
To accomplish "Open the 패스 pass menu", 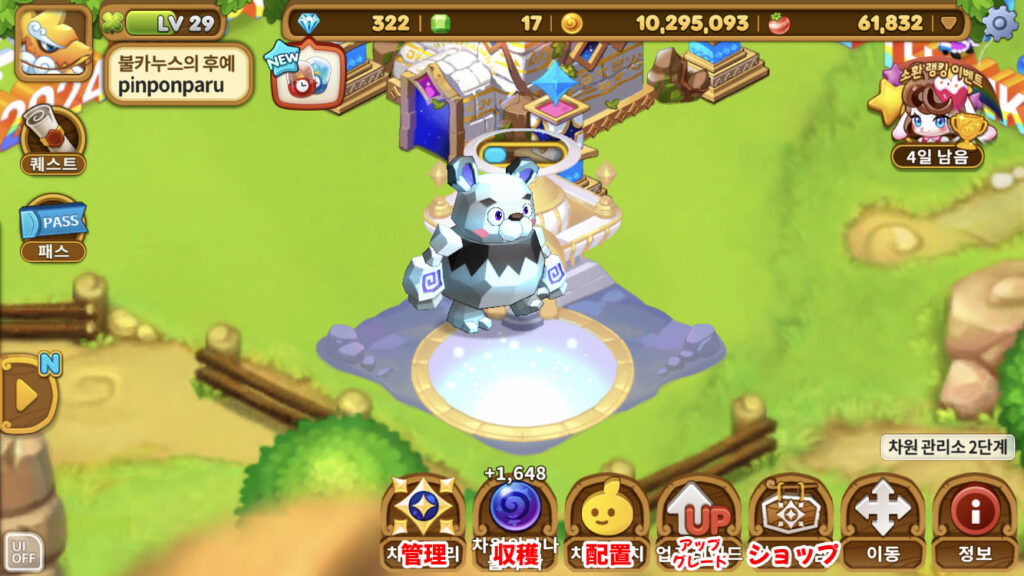I will click(53, 228).
